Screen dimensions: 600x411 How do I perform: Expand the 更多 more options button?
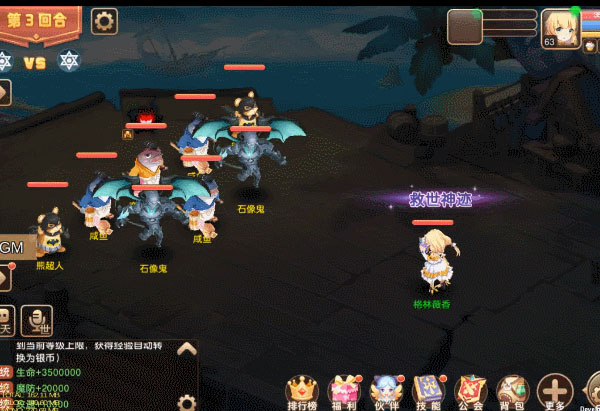click(556, 392)
